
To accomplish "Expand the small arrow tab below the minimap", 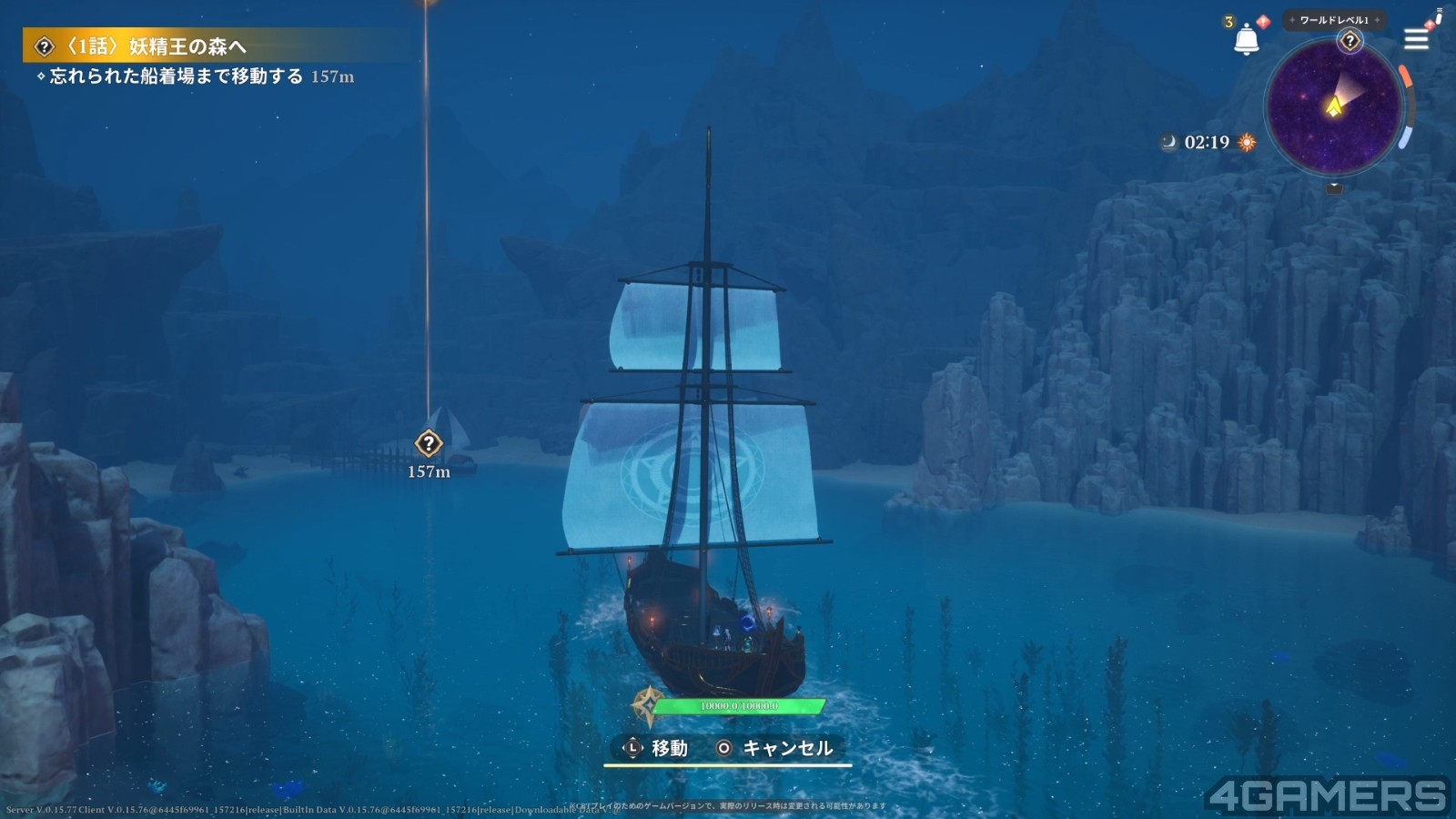I will pyautogui.click(x=1334, y=187).
